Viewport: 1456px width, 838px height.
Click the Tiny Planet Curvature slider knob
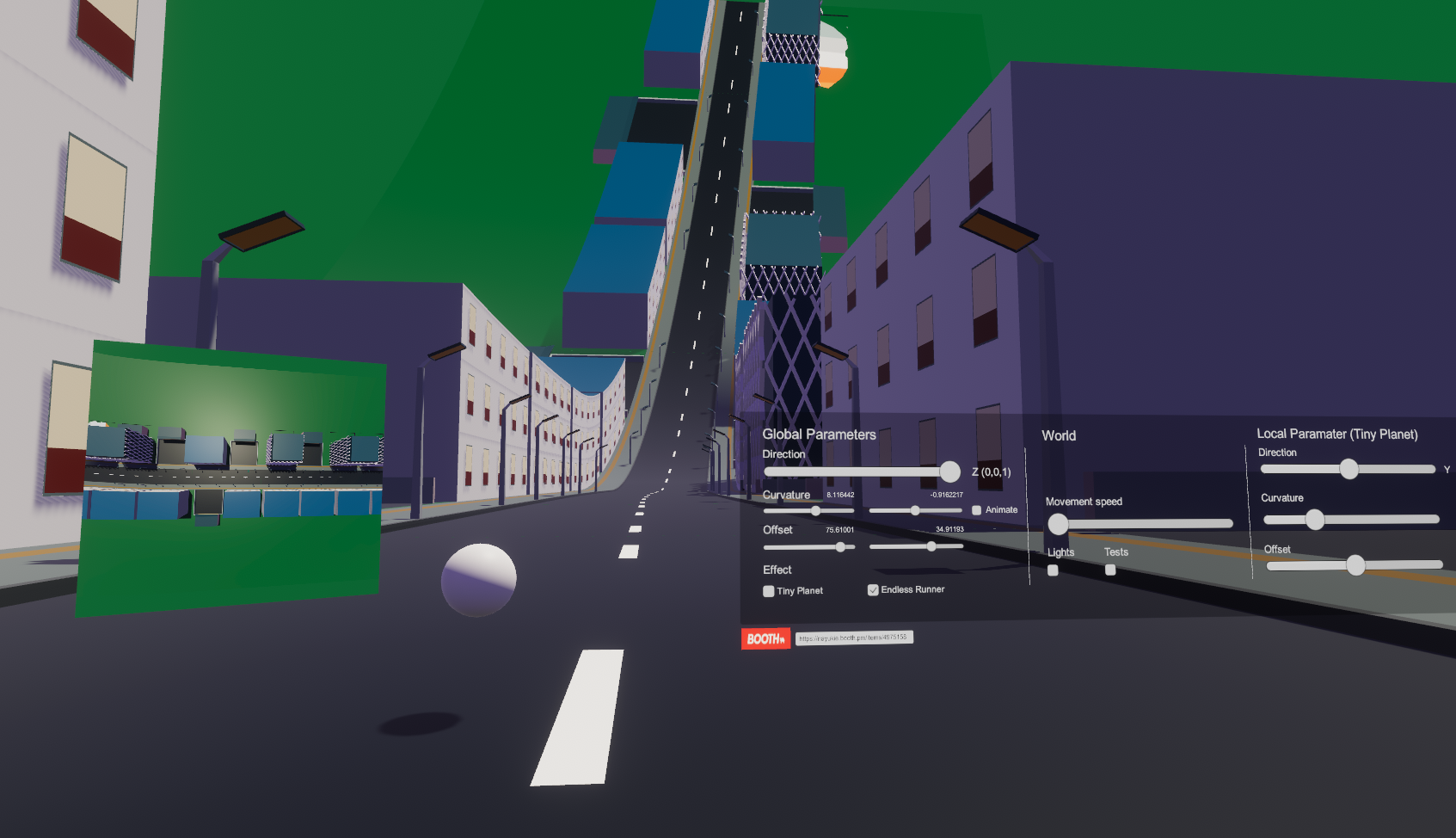tap(1315, 520)
